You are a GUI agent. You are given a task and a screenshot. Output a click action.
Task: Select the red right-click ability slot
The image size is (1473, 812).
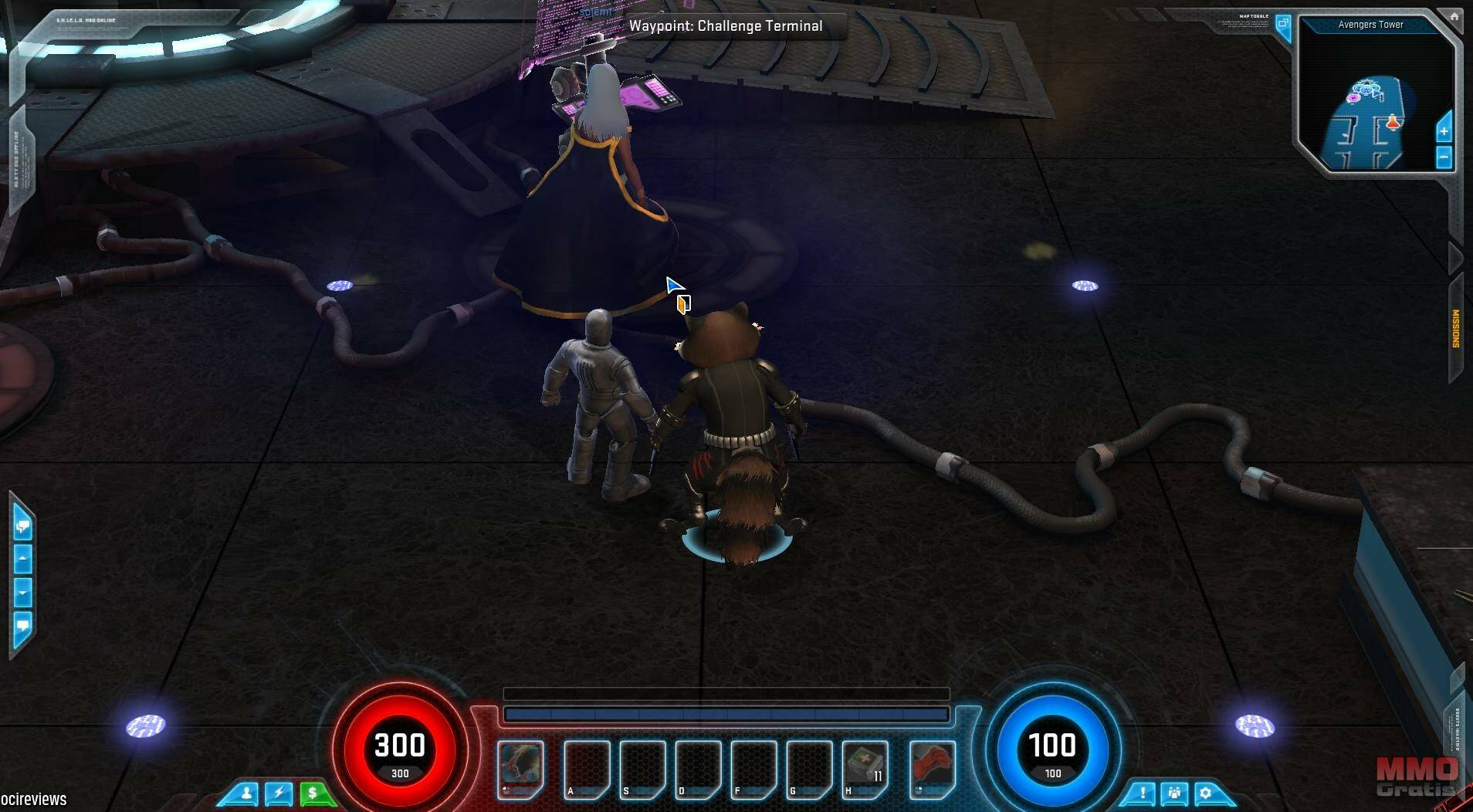(x=933, y=769)
